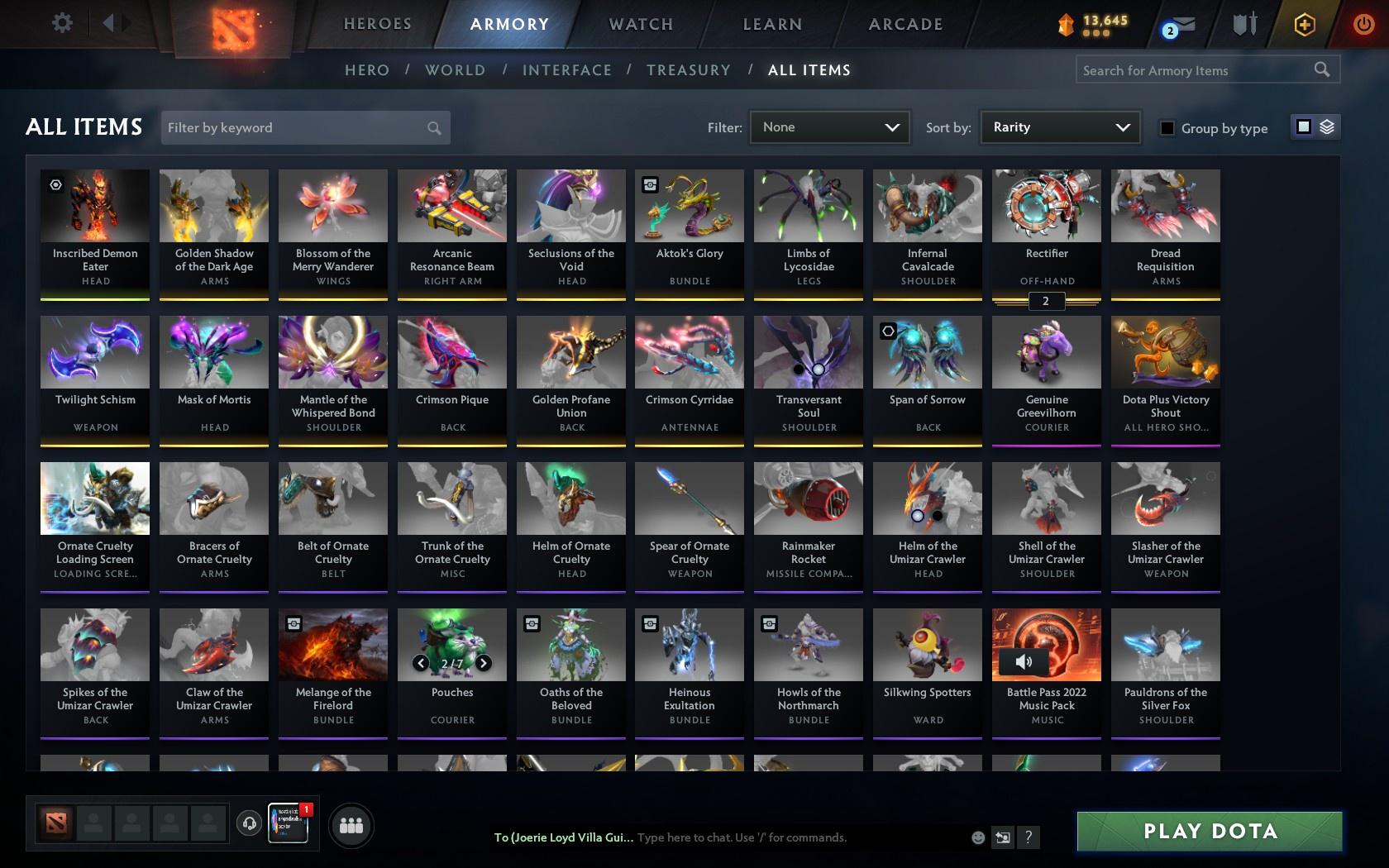The image size is (1389, 868).
Task: Switch to the WATCH tab
Action: click(x=640, y=24)
